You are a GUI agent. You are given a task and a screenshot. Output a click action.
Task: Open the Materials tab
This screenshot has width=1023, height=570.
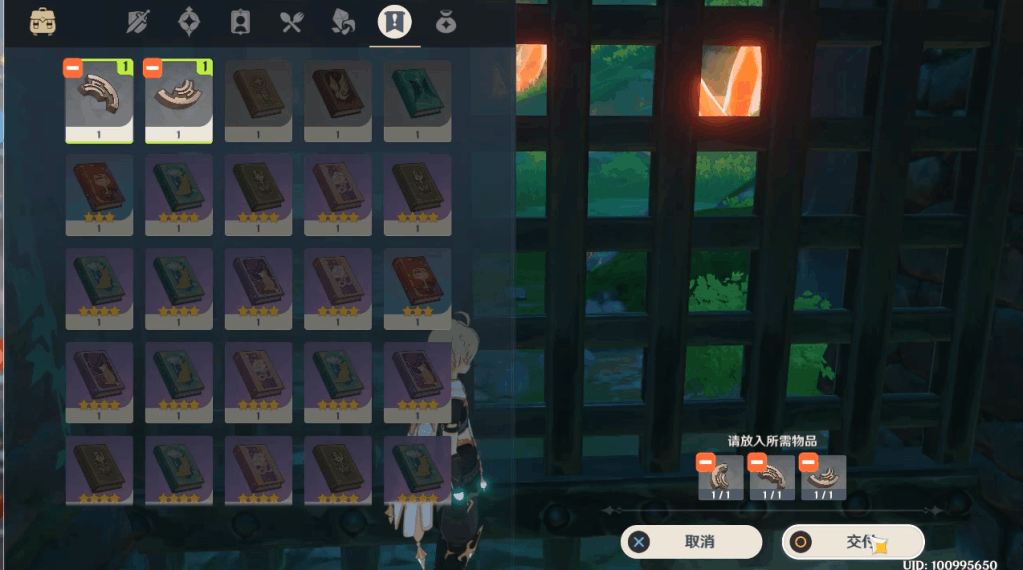pyautogui.click(x=343, y=22)
